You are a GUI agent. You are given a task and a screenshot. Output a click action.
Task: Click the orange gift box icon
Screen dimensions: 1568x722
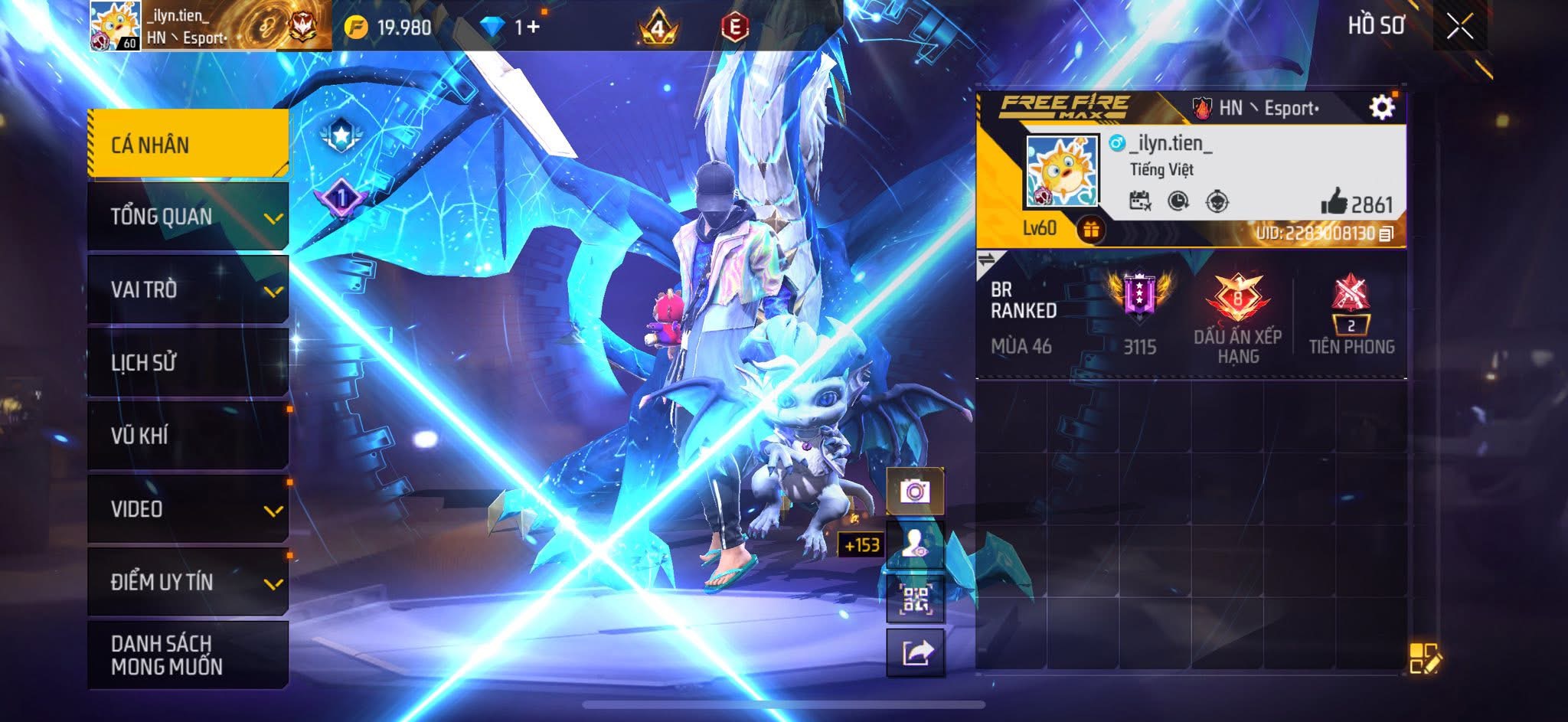tap(1090, 229)
